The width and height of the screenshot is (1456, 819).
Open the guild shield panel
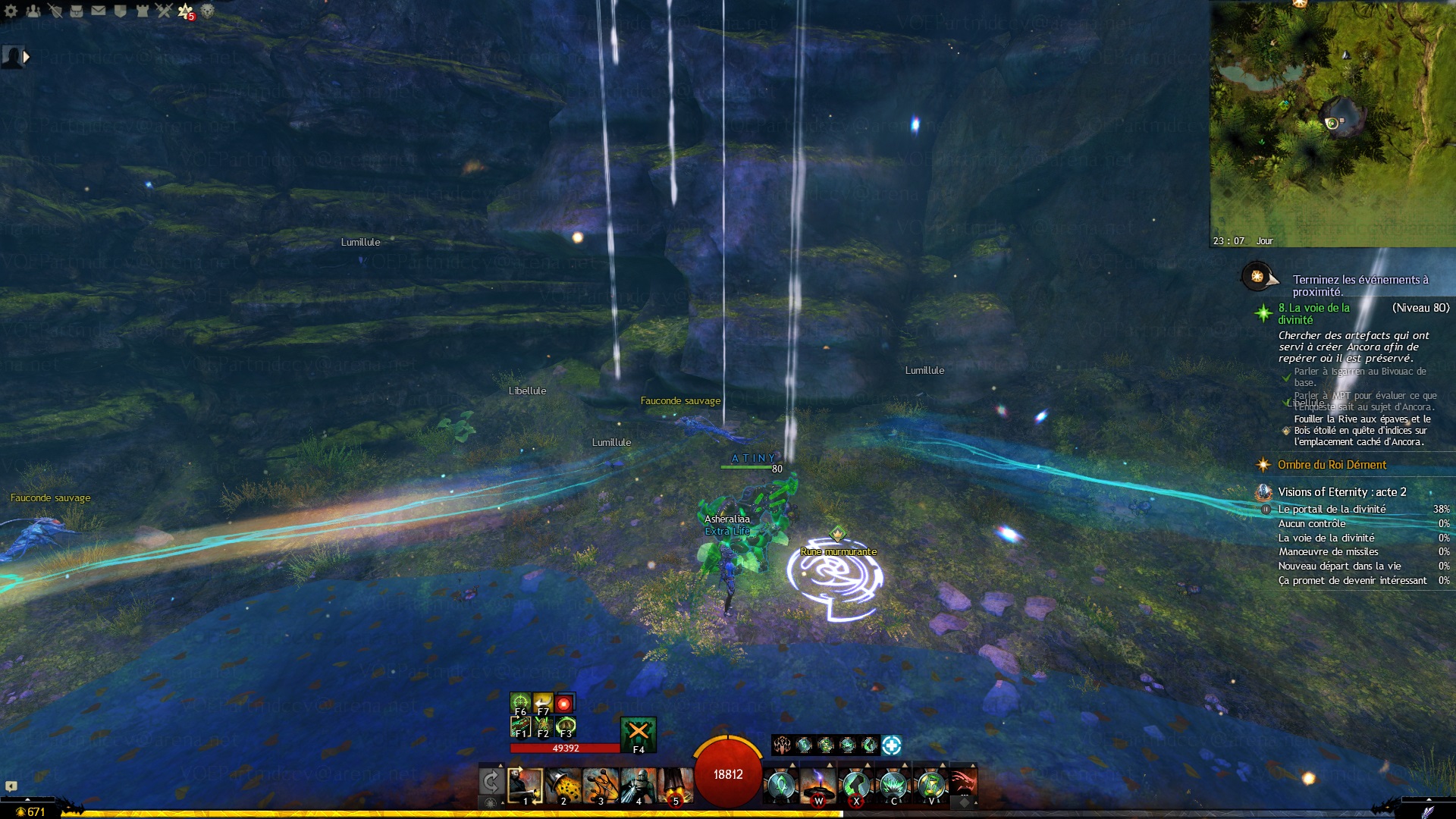pos(120,11)
